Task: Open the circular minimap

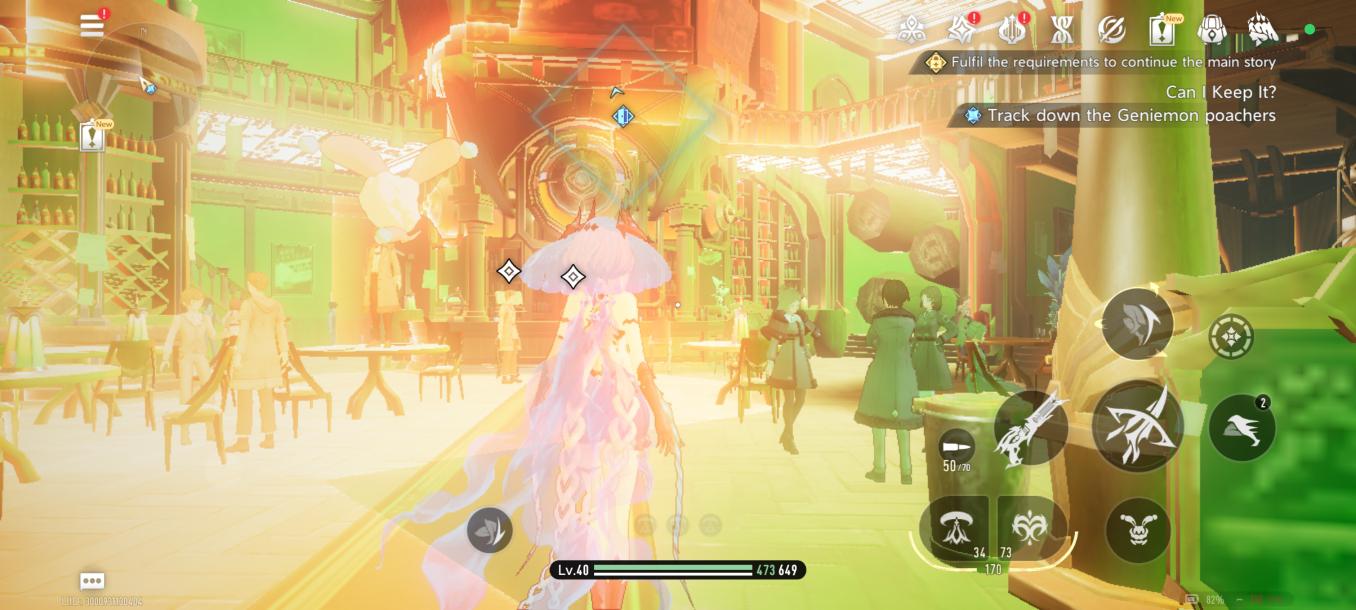Action: point(140,82)
